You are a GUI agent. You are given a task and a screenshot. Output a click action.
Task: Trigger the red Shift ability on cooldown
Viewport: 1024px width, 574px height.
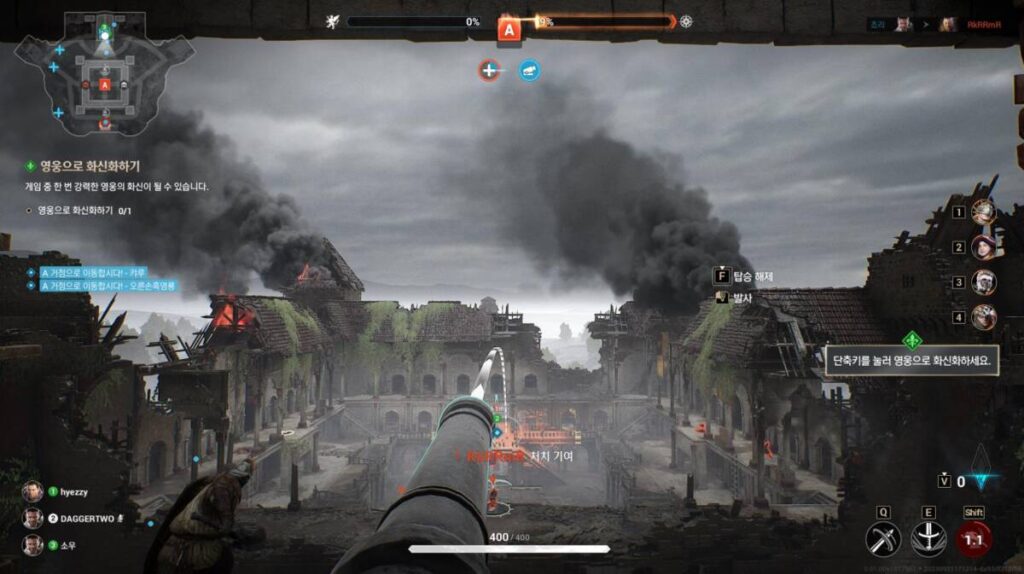coord(974,540)
